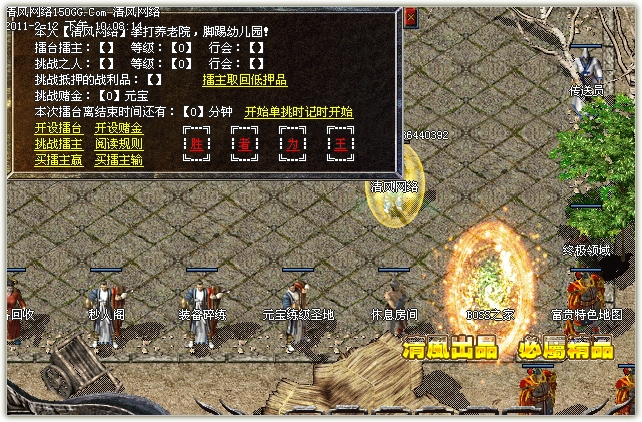Close the arena dialog with the red X
This screenshot has width=642, height=422.
click(x=412, y=17)
